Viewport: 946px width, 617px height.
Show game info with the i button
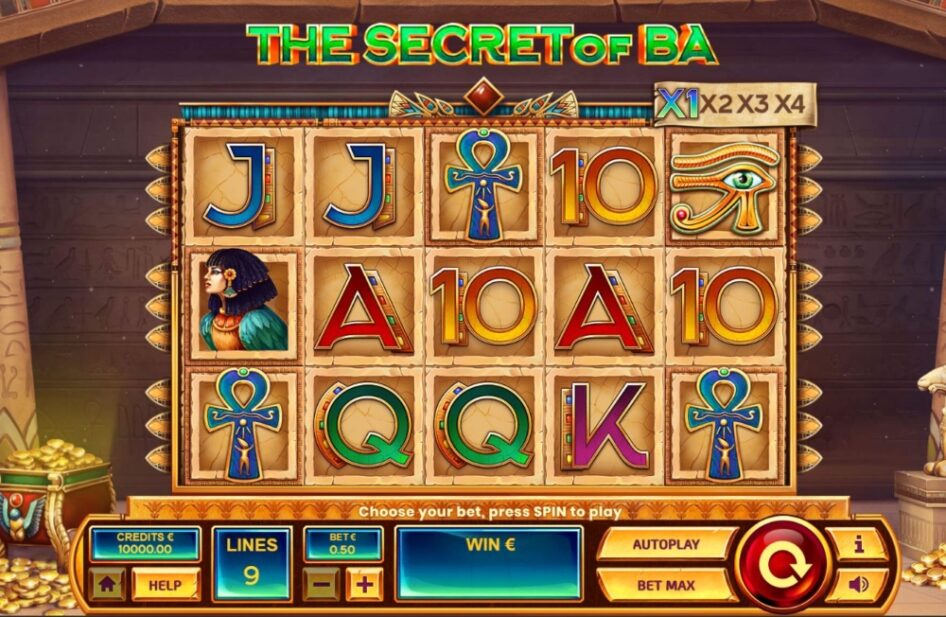coord(856,545)
